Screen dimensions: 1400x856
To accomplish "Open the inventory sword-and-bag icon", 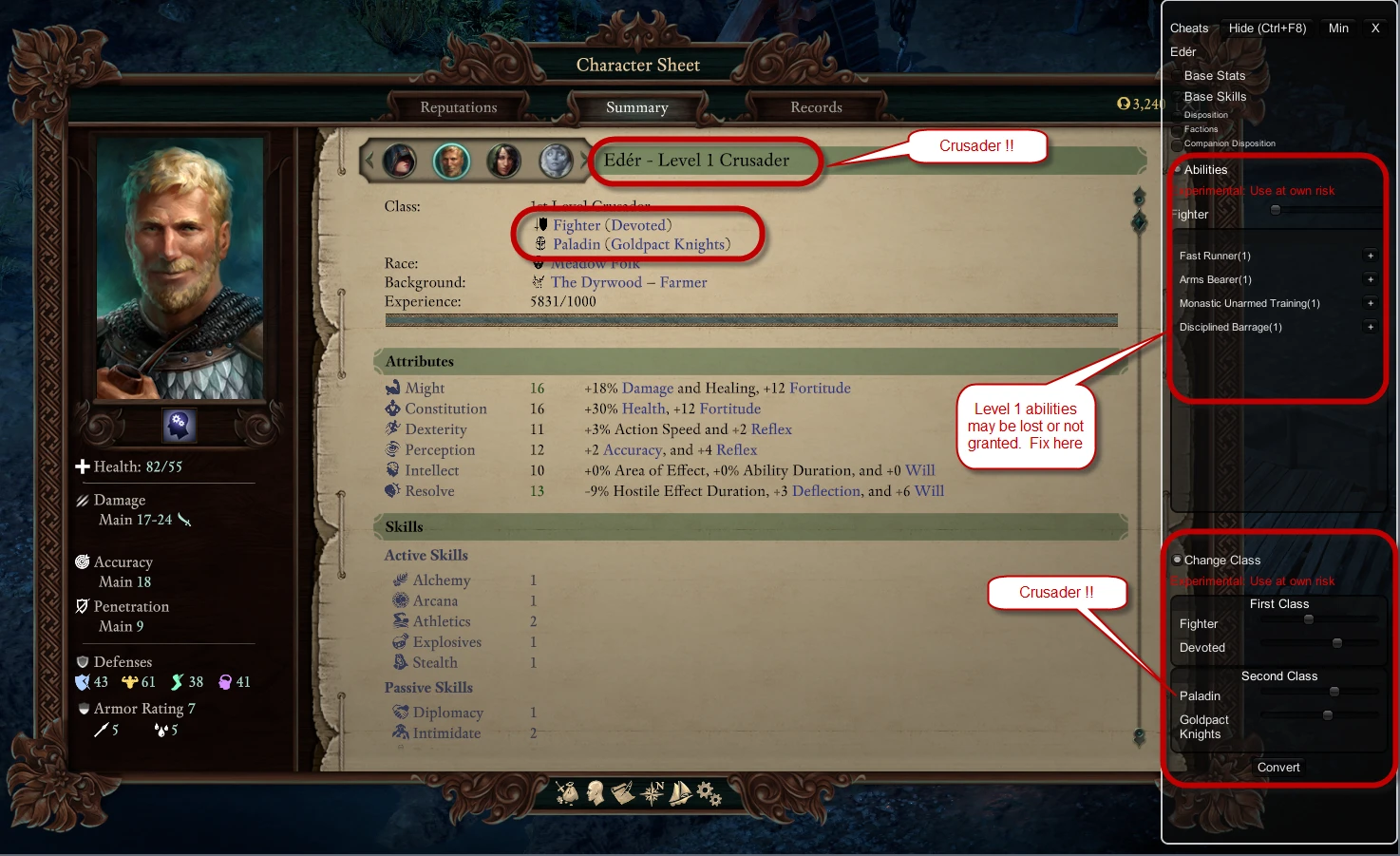I will (568, 793).
